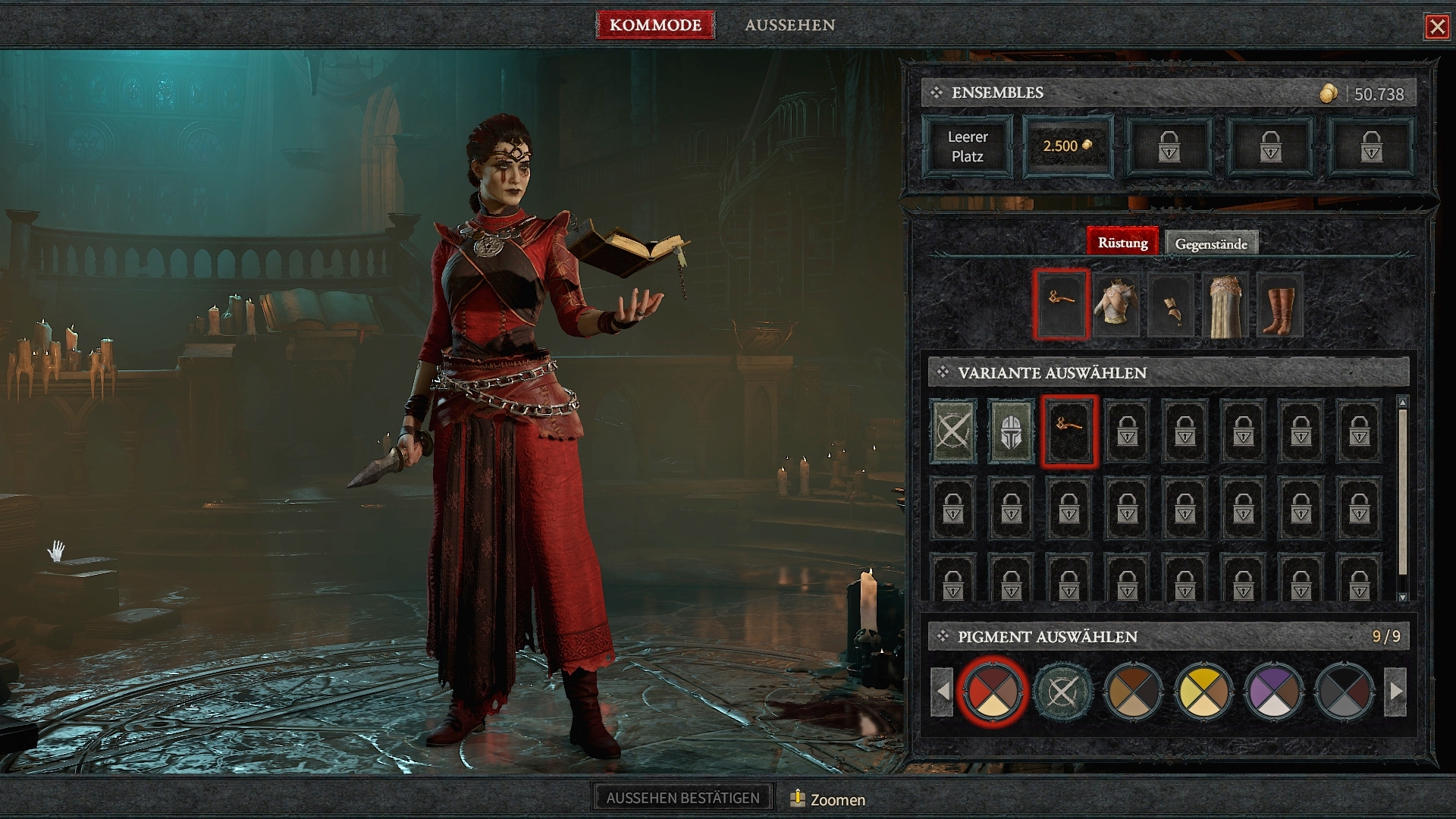Select the helmet icon variant
The height and width of the screenshot is (819, 1456).
click(x=1011, y=431)
